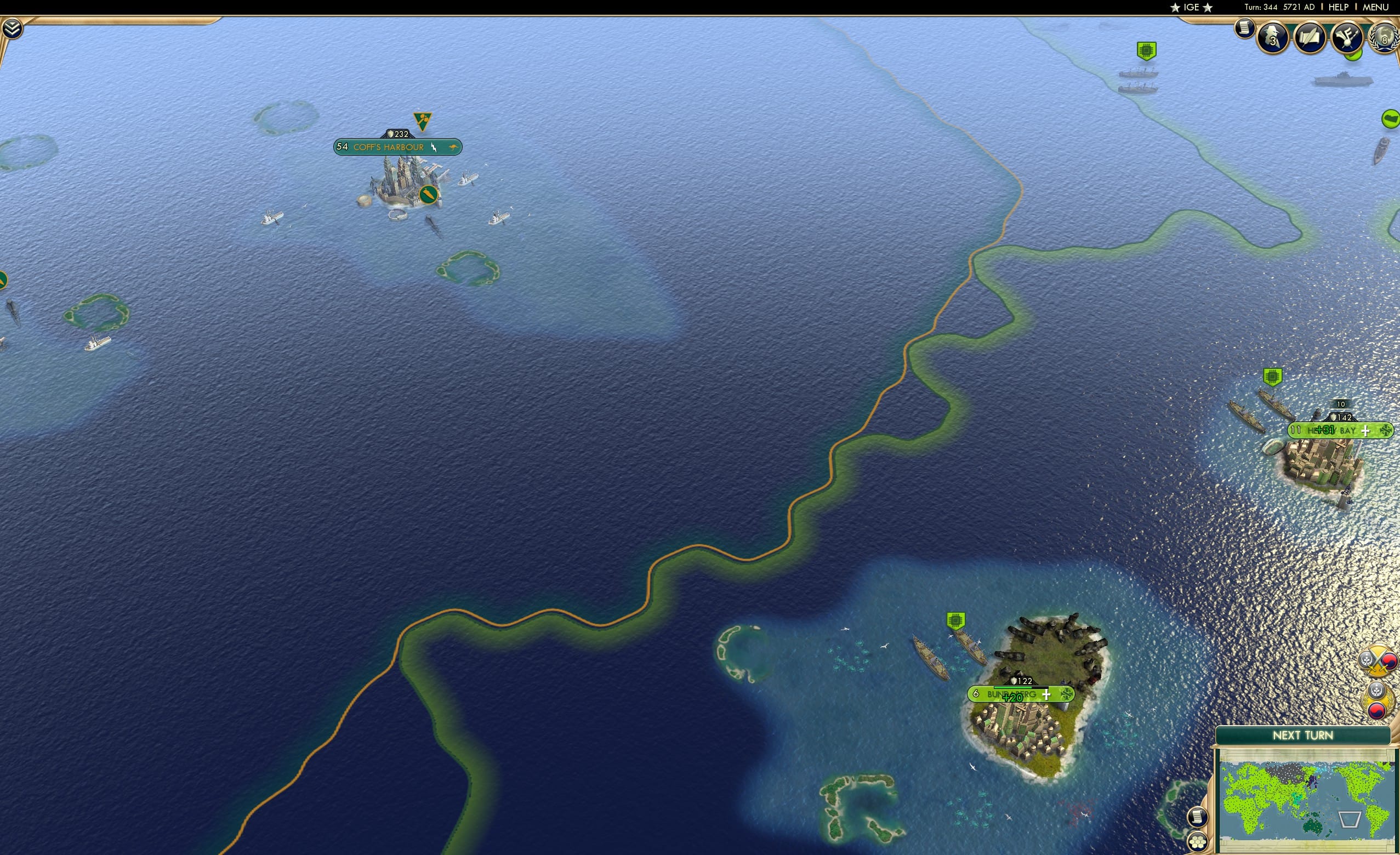Open HELP from the top bar
Viewport: 1400px width, 855px height.
pyautogui.click(x=1339, y=7)
